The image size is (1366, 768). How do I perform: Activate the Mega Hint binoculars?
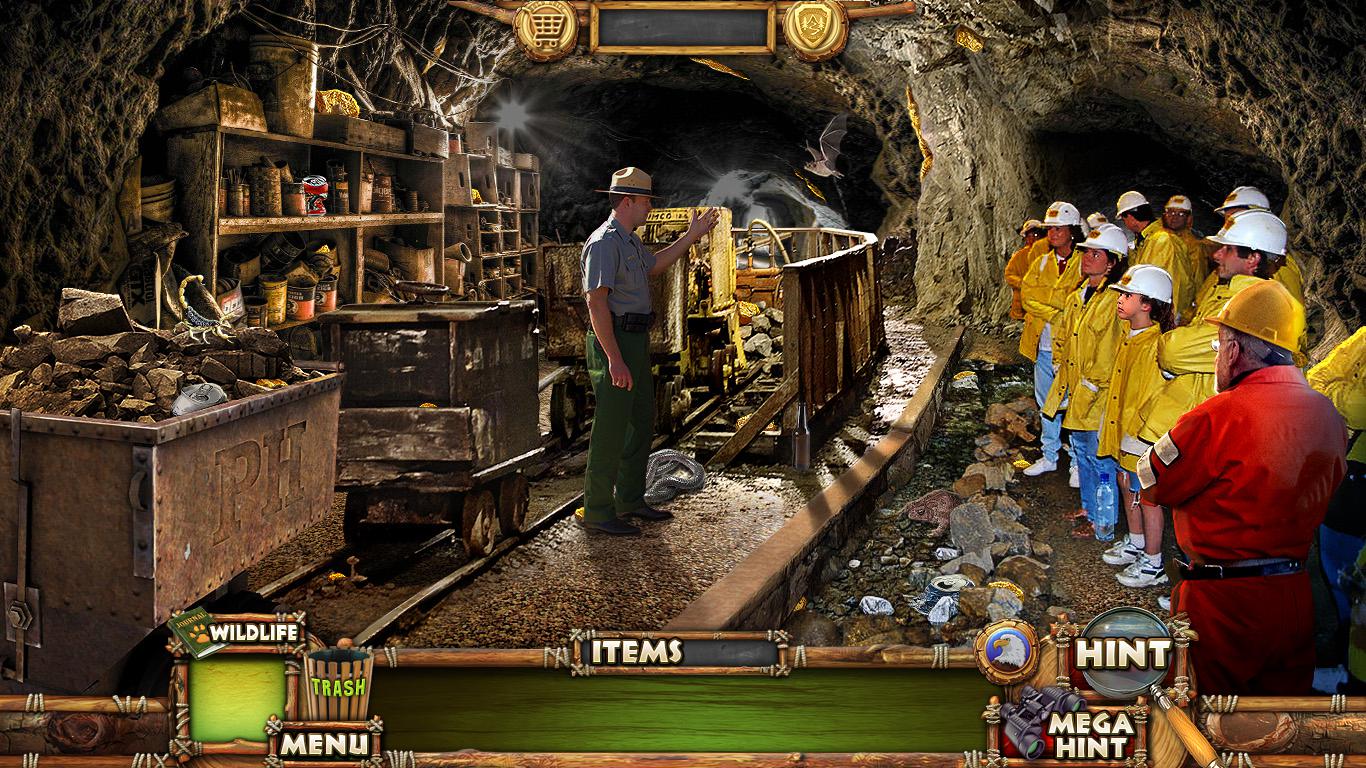(x=1070, y=724)
